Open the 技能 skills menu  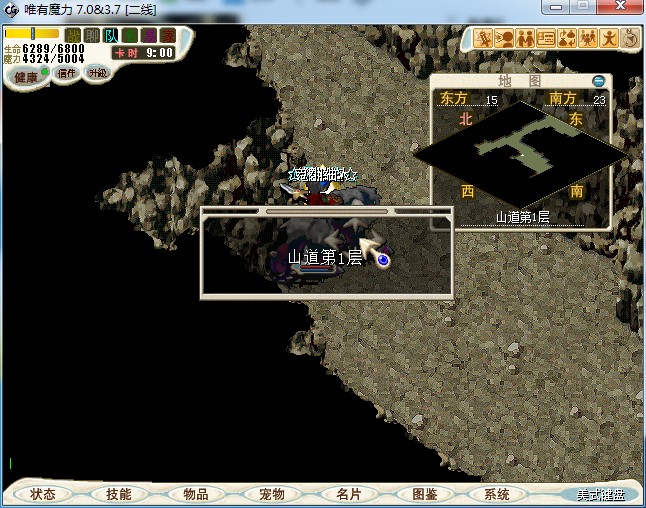coord(118,494)
